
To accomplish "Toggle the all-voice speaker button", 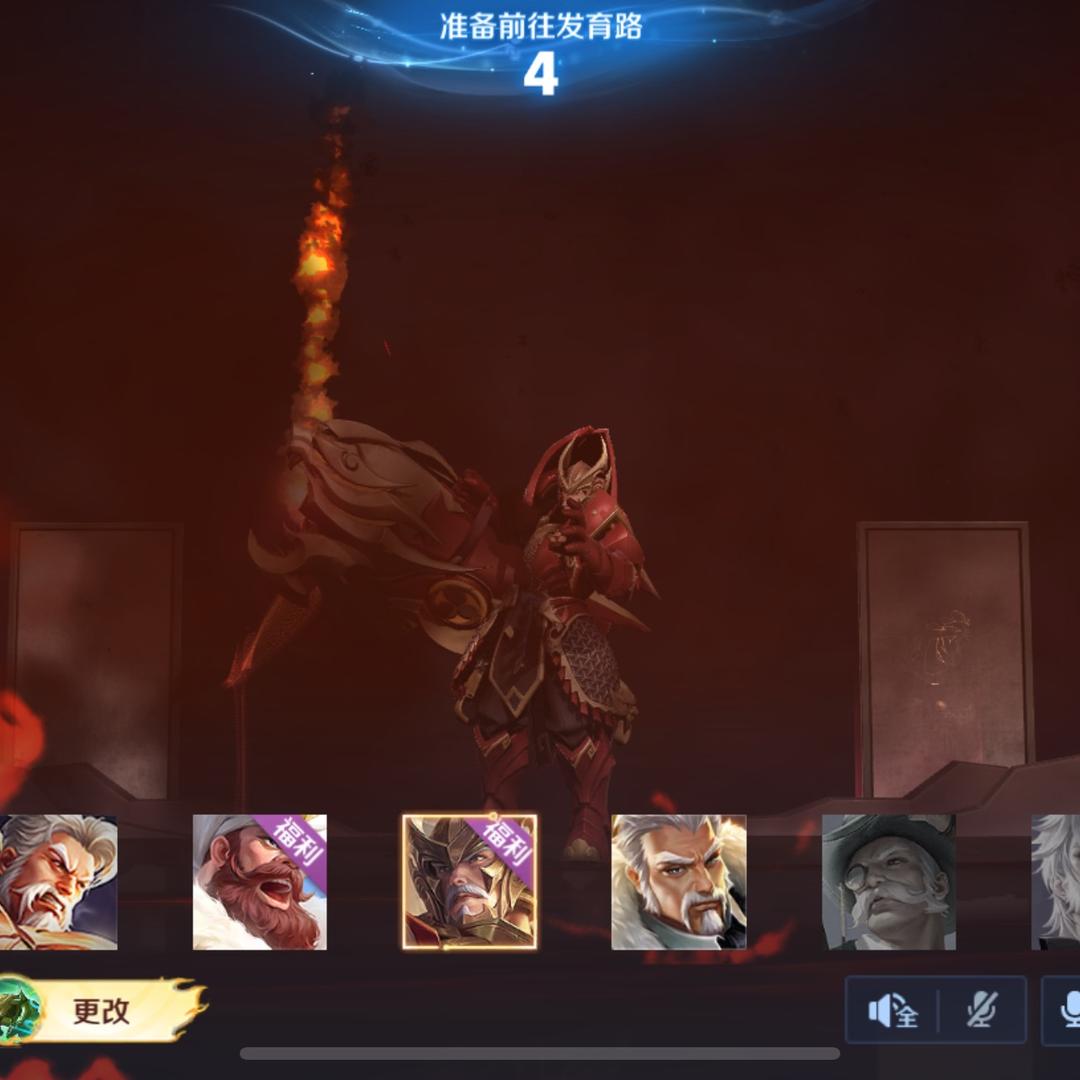I will (x=892, y=1011).
